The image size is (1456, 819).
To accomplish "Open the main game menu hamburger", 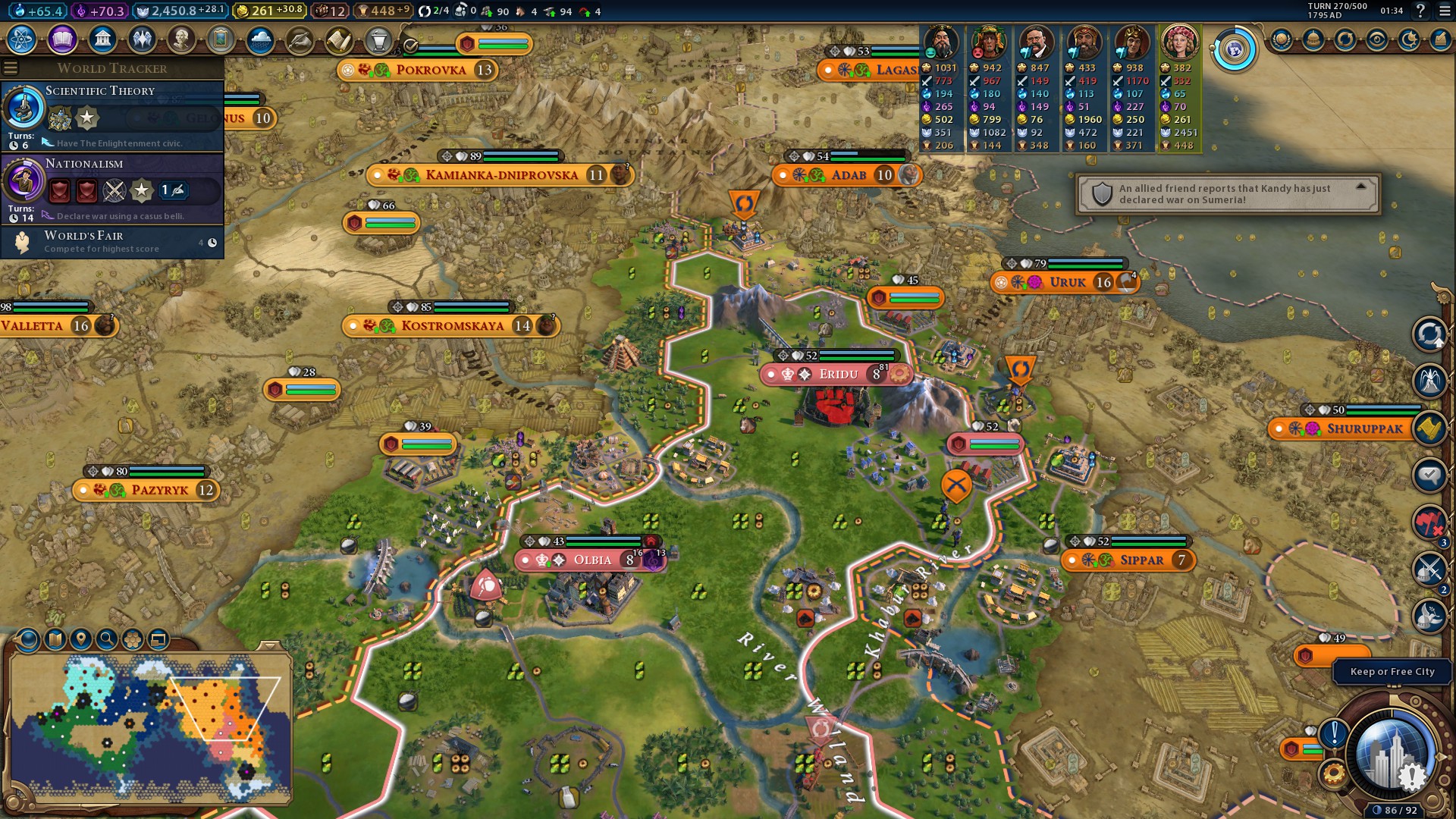I will (x=1445, y=11).
